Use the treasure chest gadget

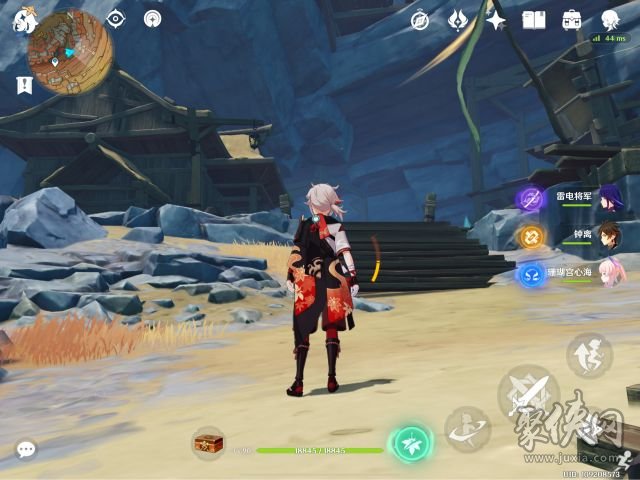[208, 441]
